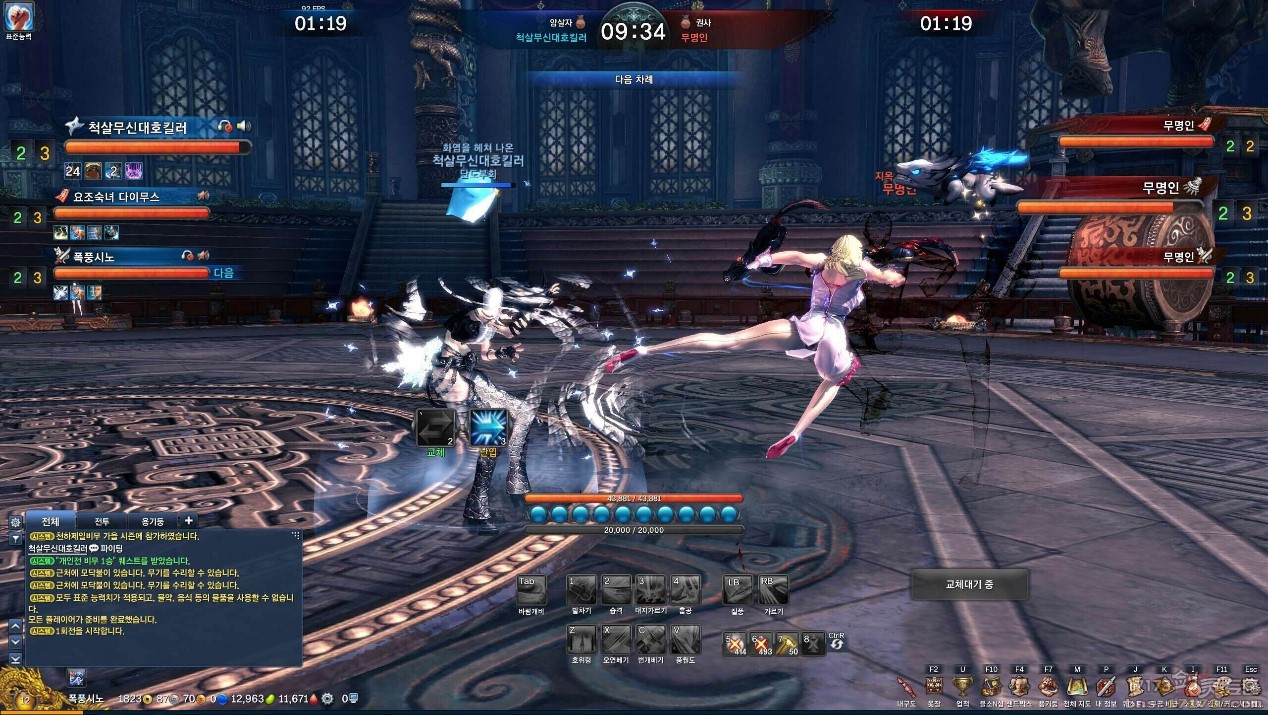Open the 업적 trophy achievements icon
The width and height of the screenshot is (1268, 715).
[x=962, y=686]
